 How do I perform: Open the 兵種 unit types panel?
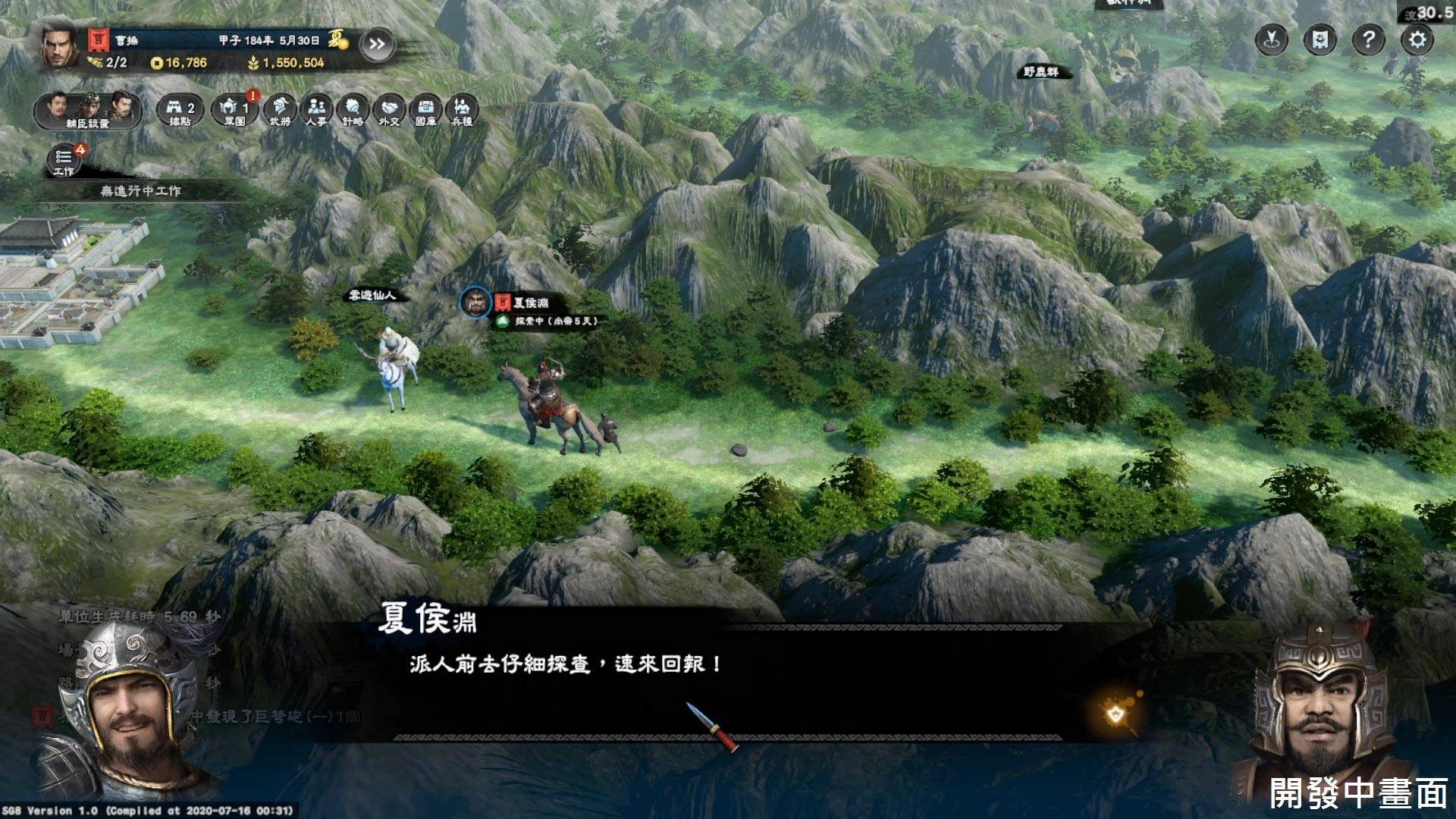[460, 111]
